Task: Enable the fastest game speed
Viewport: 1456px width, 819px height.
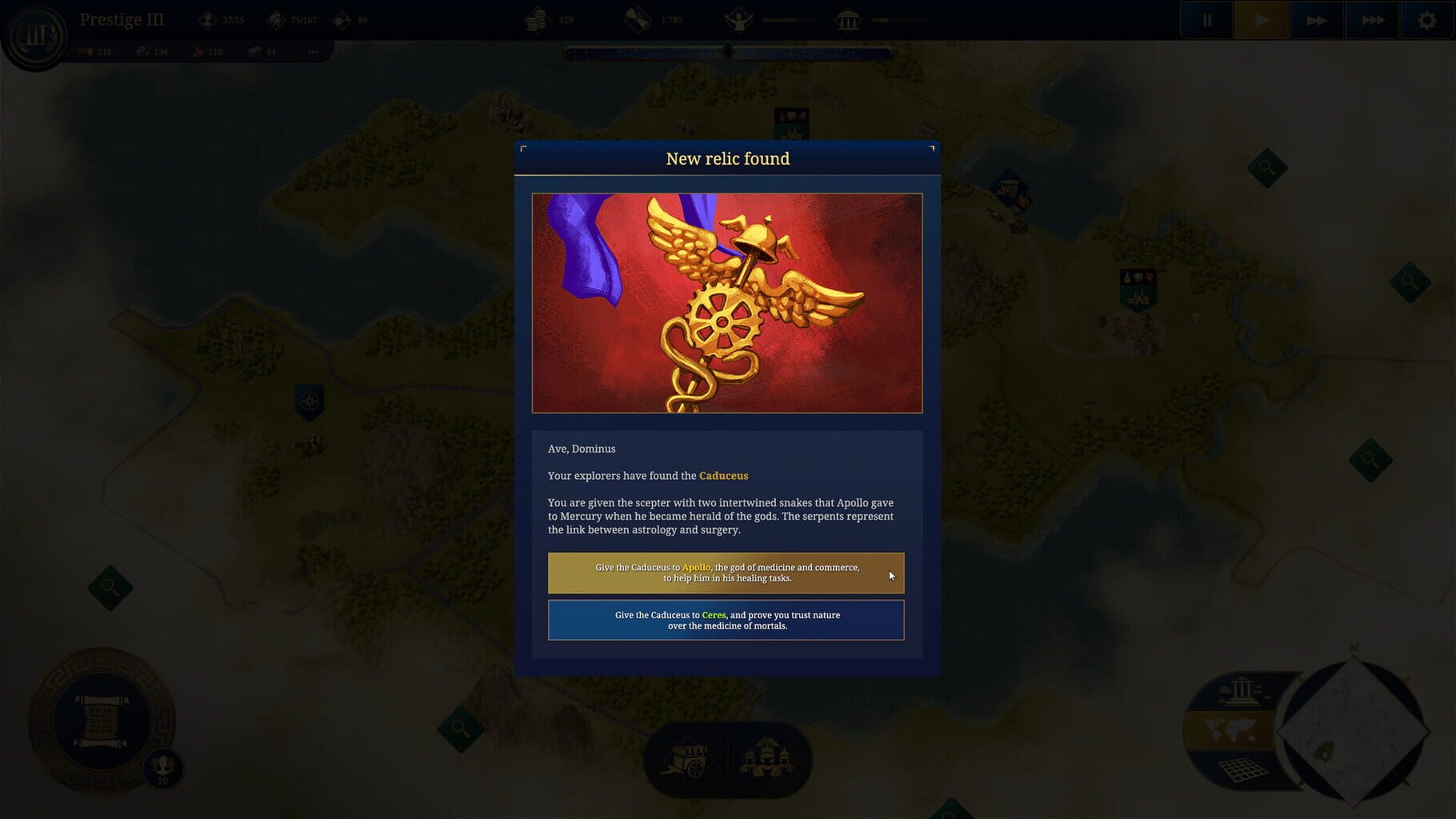Action: pos(1371,20)
